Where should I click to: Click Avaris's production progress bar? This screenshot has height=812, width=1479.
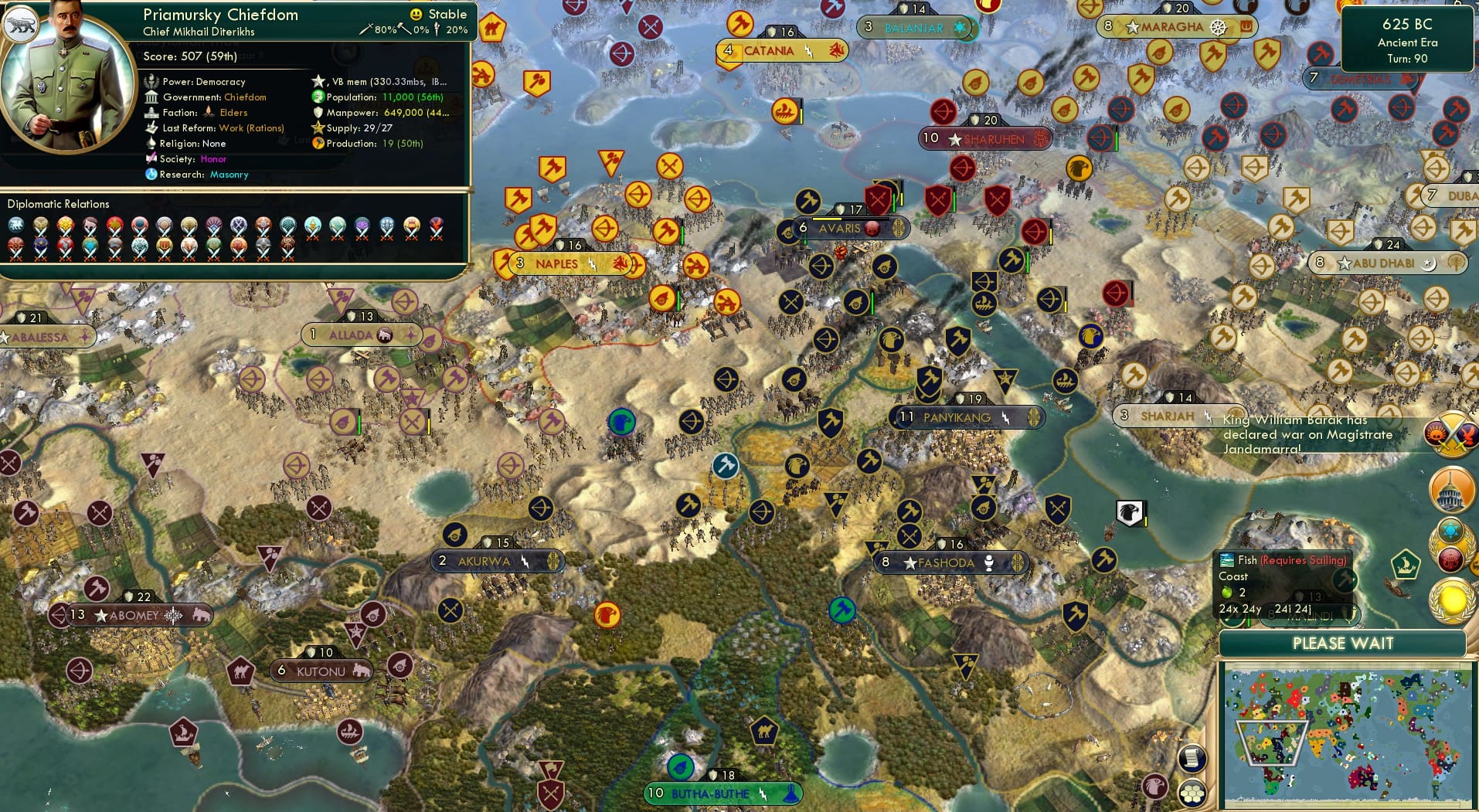[x=850, y=219]
